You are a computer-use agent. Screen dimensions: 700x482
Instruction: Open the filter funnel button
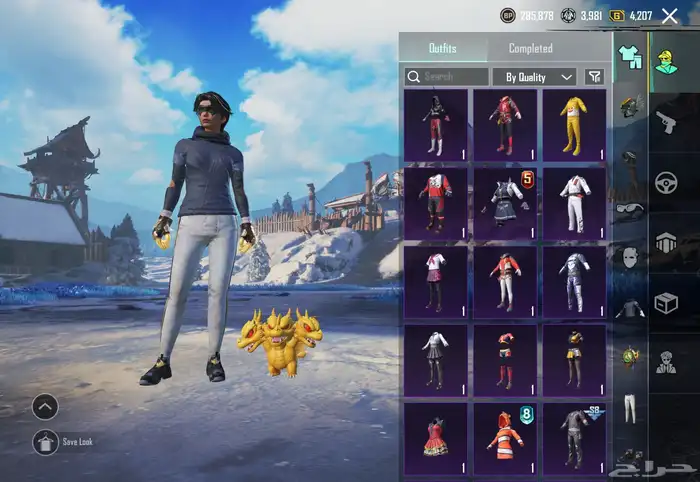click(x=595, y=77)
